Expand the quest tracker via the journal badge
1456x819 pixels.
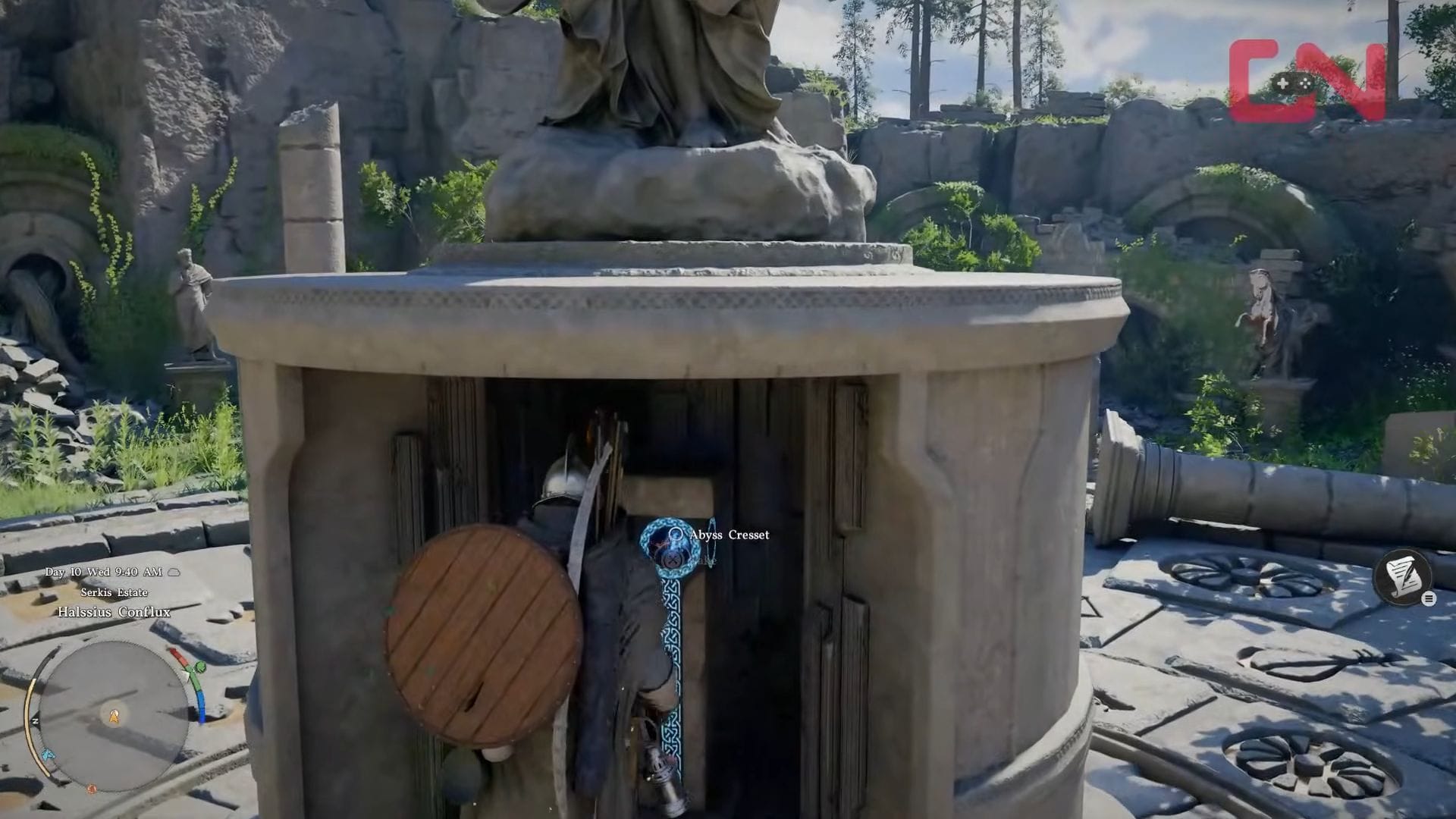pos(1429,598)
